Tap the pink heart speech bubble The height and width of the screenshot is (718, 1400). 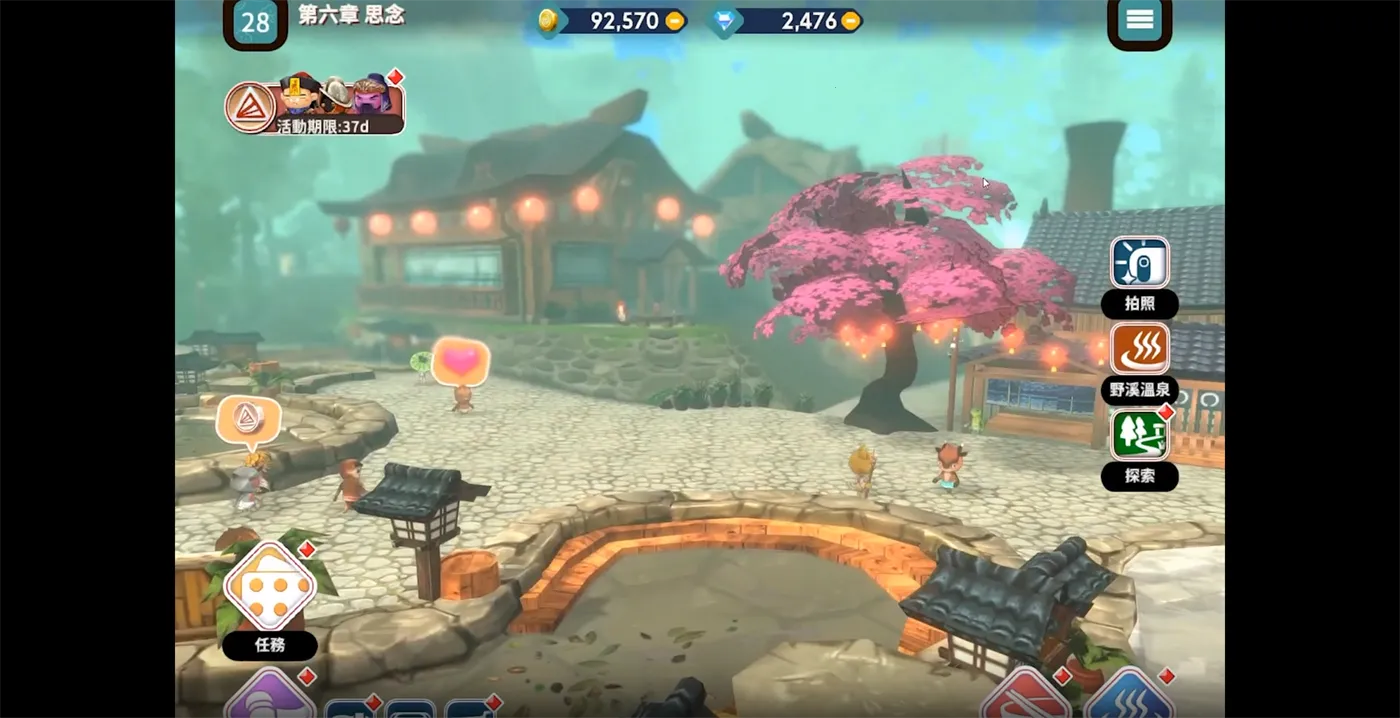pyautogui.click(x=460, y=361)
